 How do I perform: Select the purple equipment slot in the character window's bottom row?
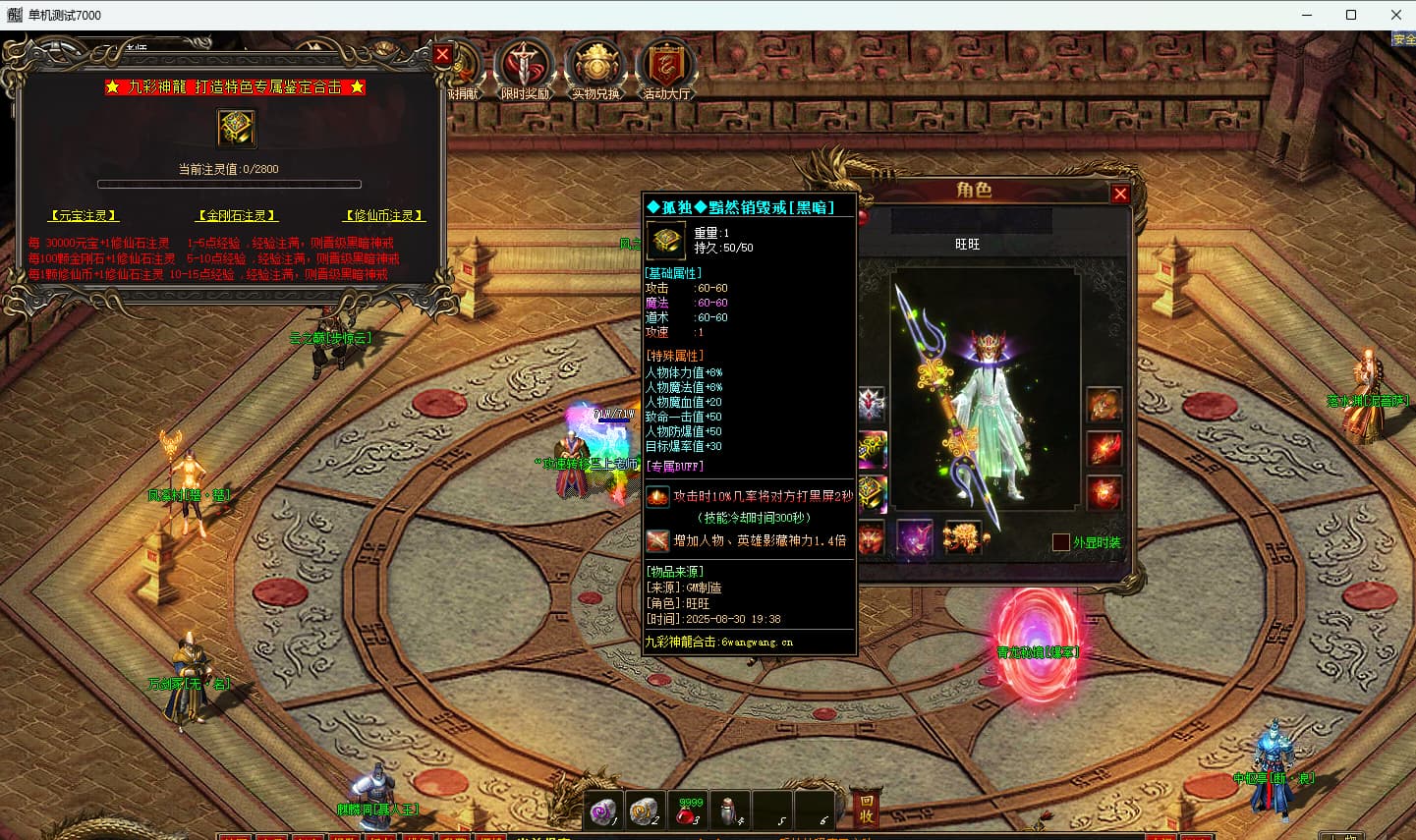915,537
